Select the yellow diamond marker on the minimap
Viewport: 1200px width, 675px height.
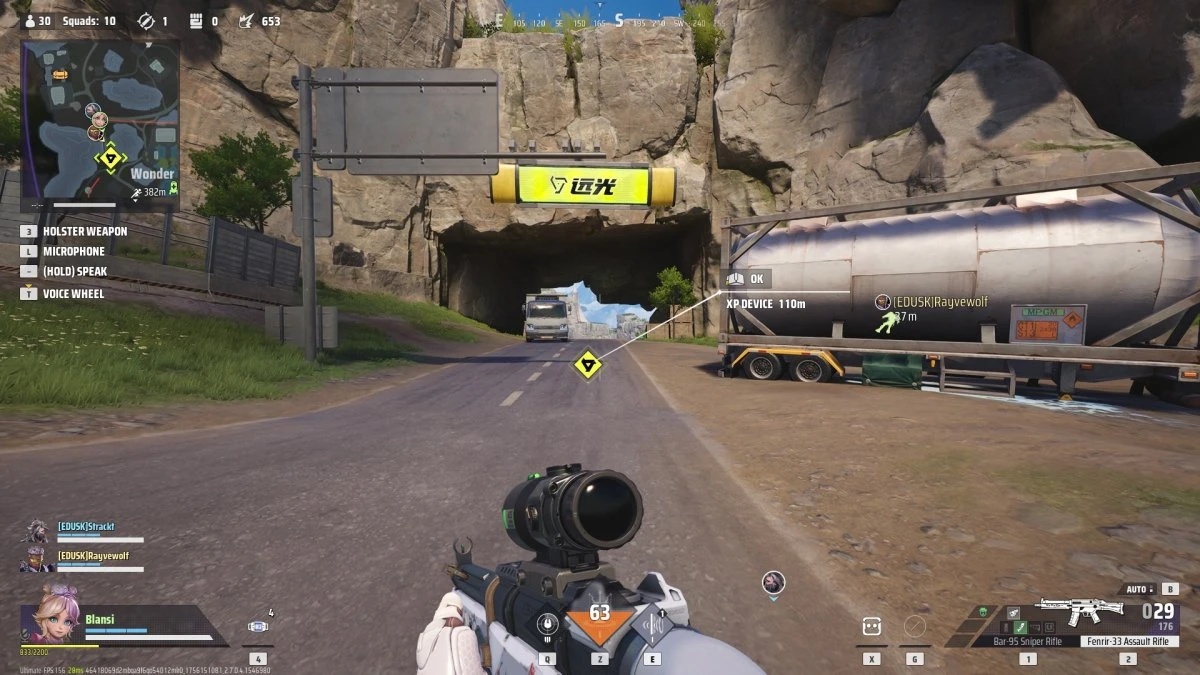(108, 158)
